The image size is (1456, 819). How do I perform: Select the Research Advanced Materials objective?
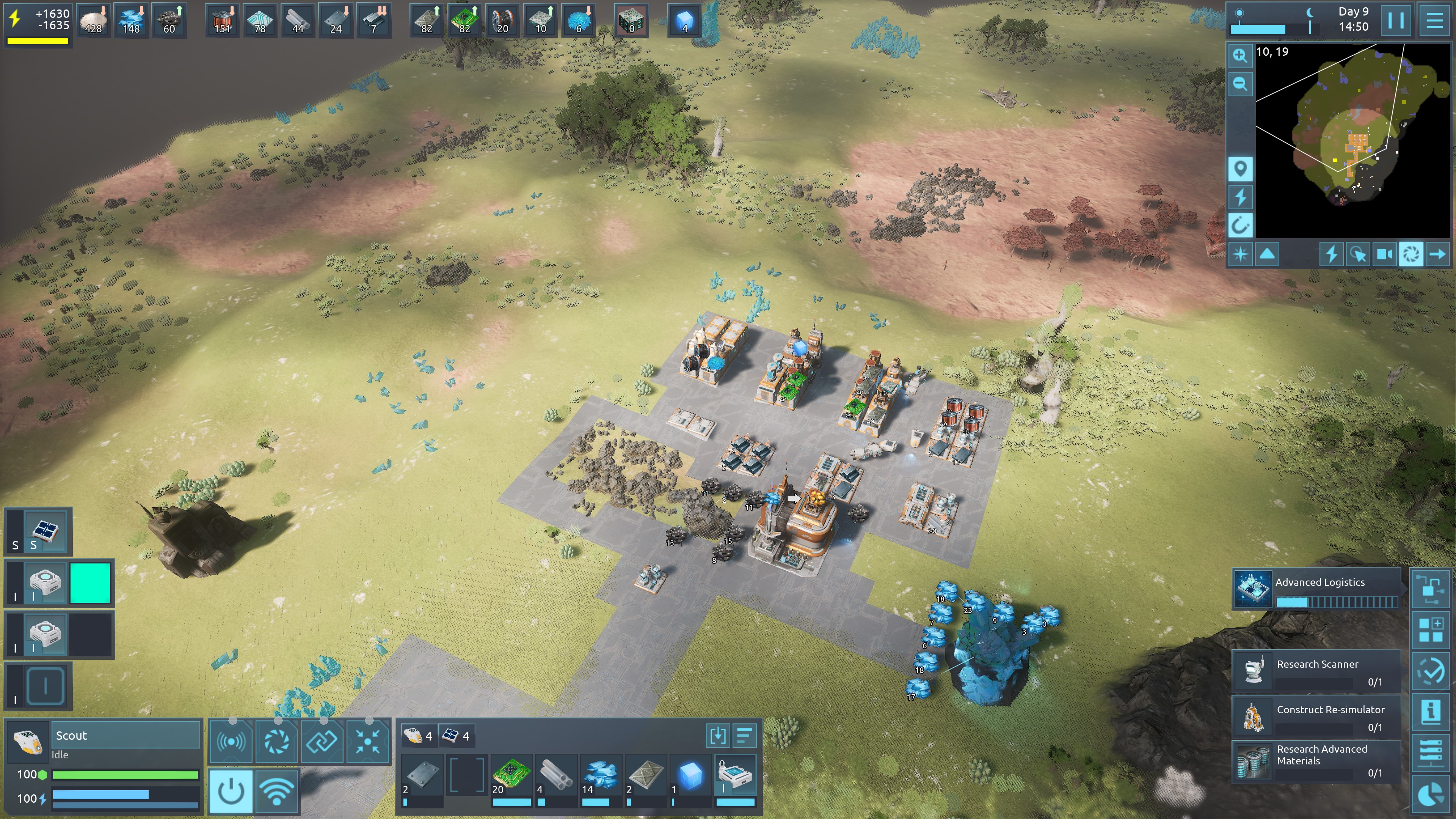tap(1317, 761)
